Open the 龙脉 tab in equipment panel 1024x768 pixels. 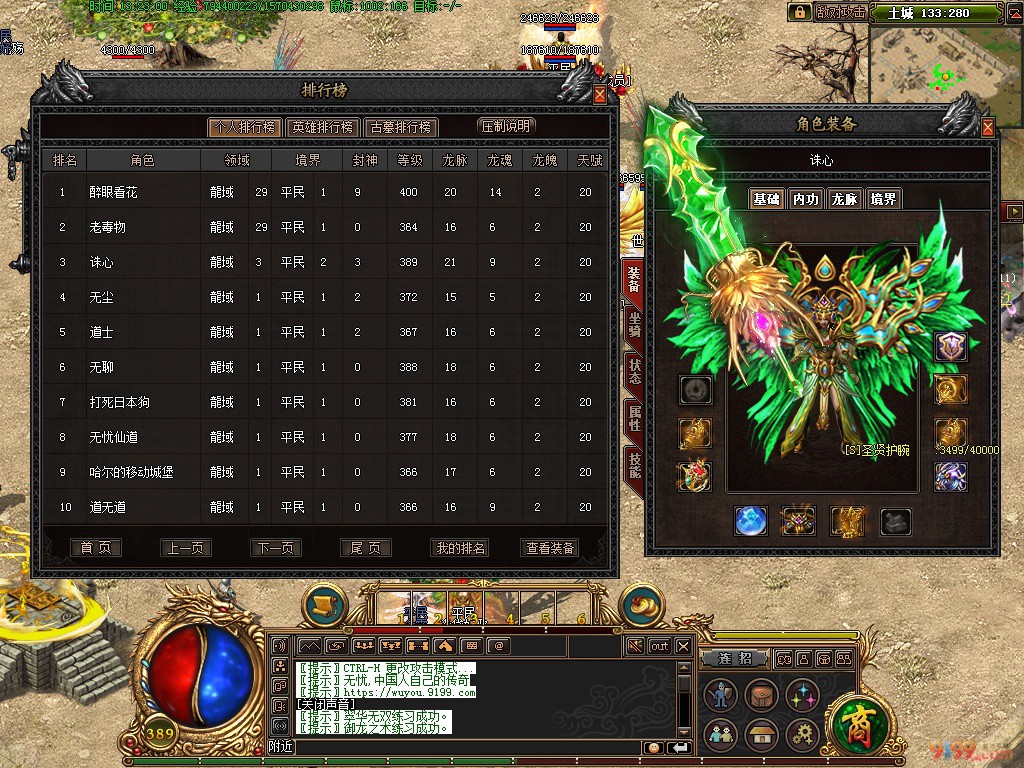(x=844, y=199)
